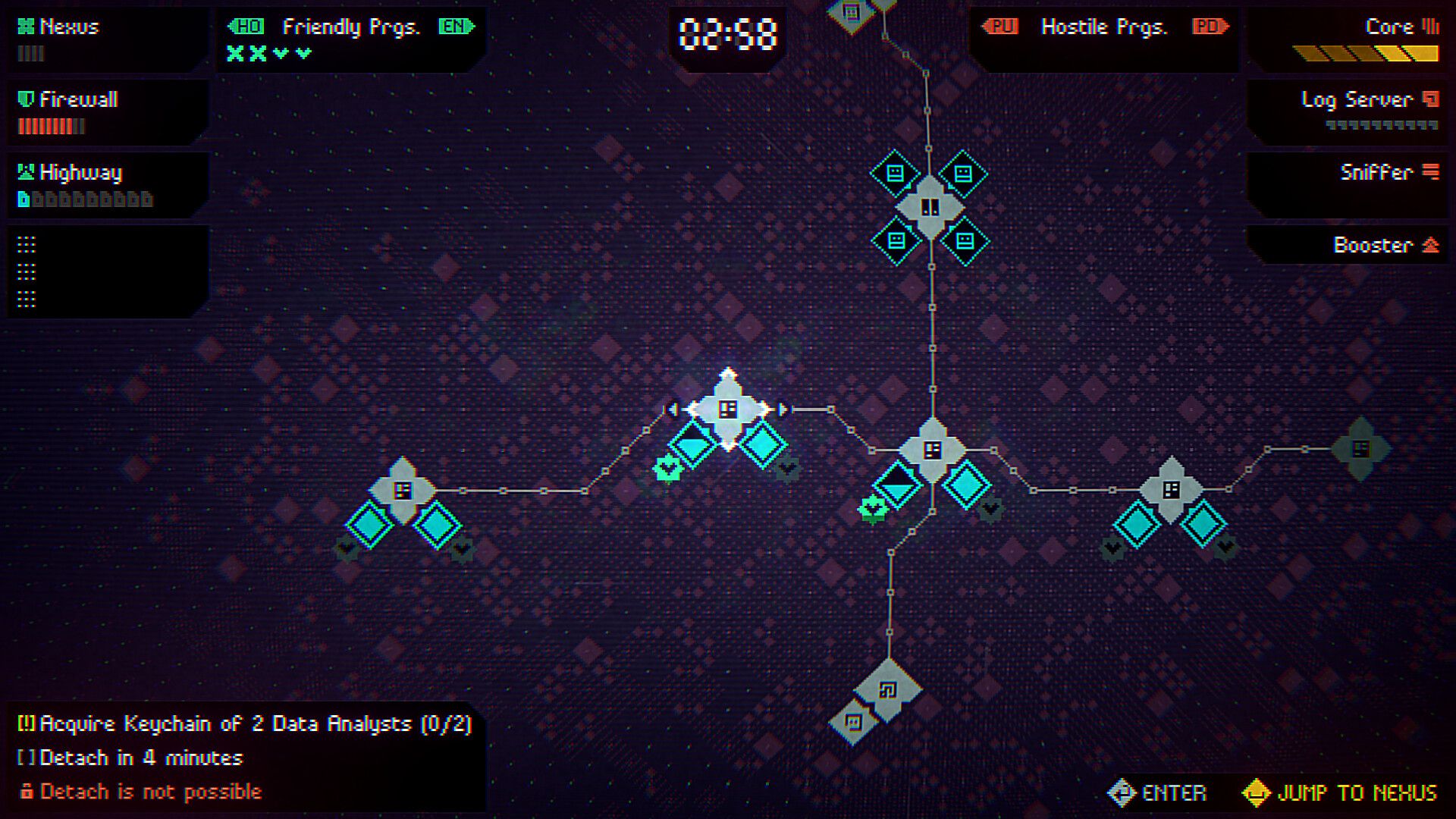The width and height of the screenshot is (1456, 819).
Task: Click the currently highlighted network node
Action: pyautogui.click(x=728, y=409)
